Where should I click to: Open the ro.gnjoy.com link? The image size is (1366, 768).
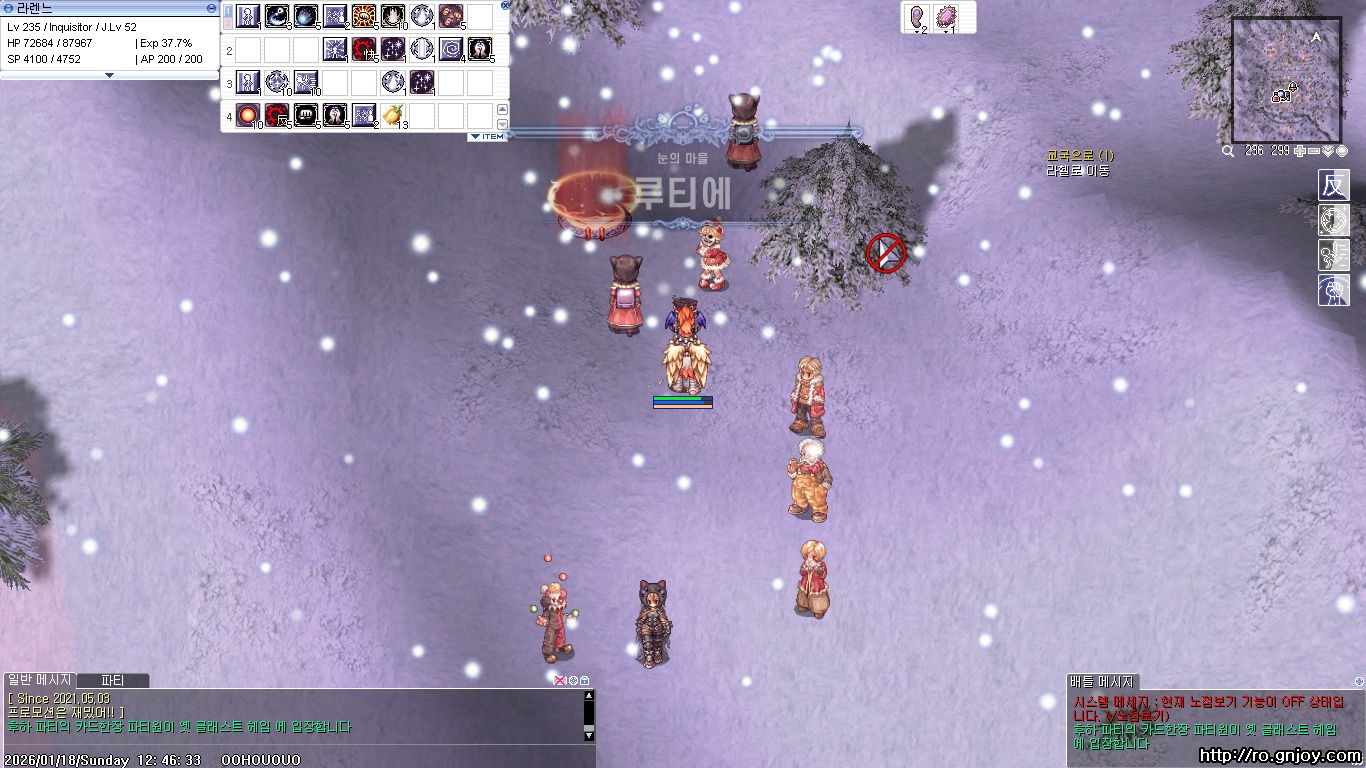1280,756
